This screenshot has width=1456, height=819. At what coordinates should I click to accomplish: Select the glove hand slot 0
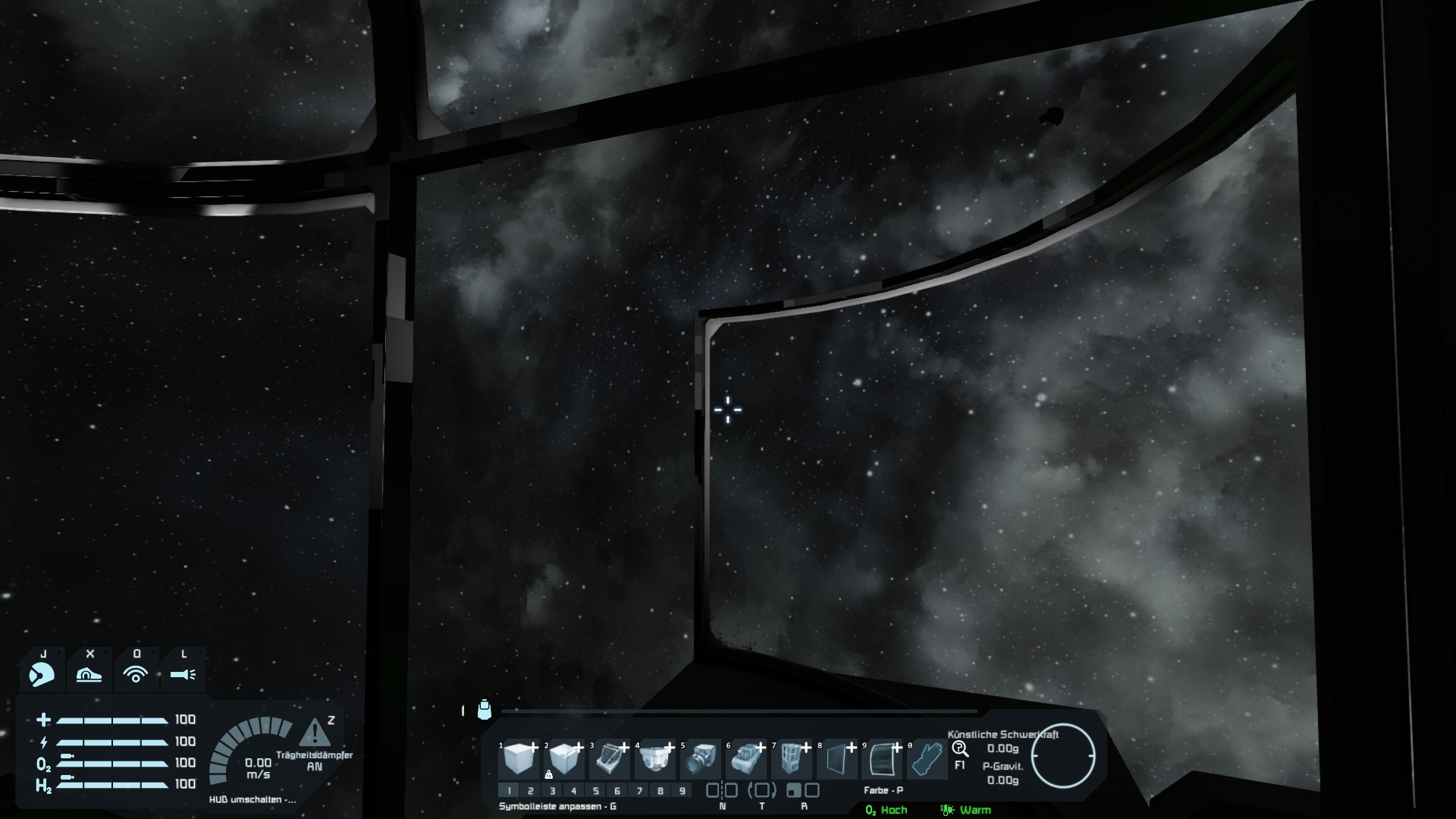(927, 758)
